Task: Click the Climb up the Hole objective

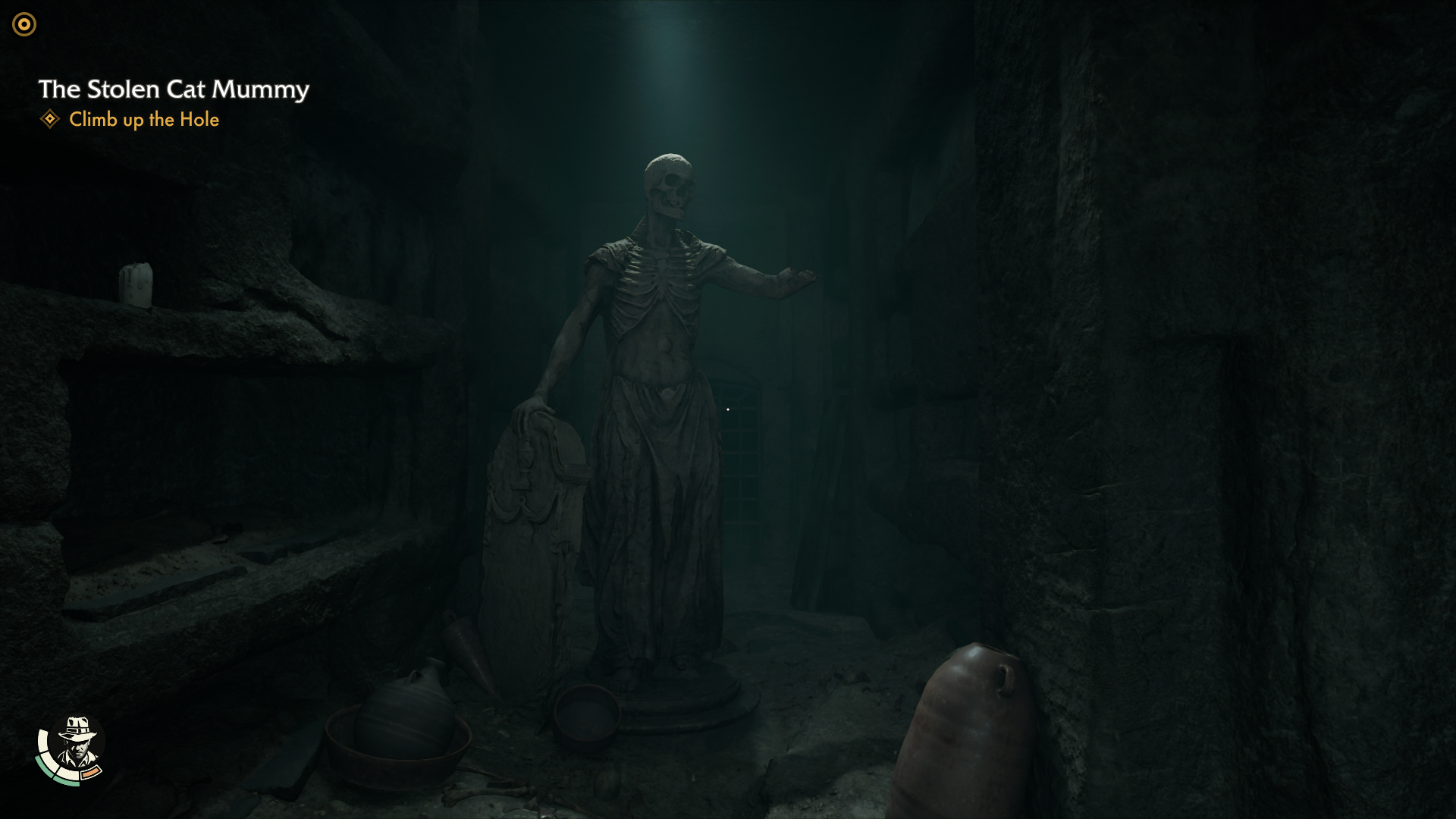Action: tap(143, 120)
